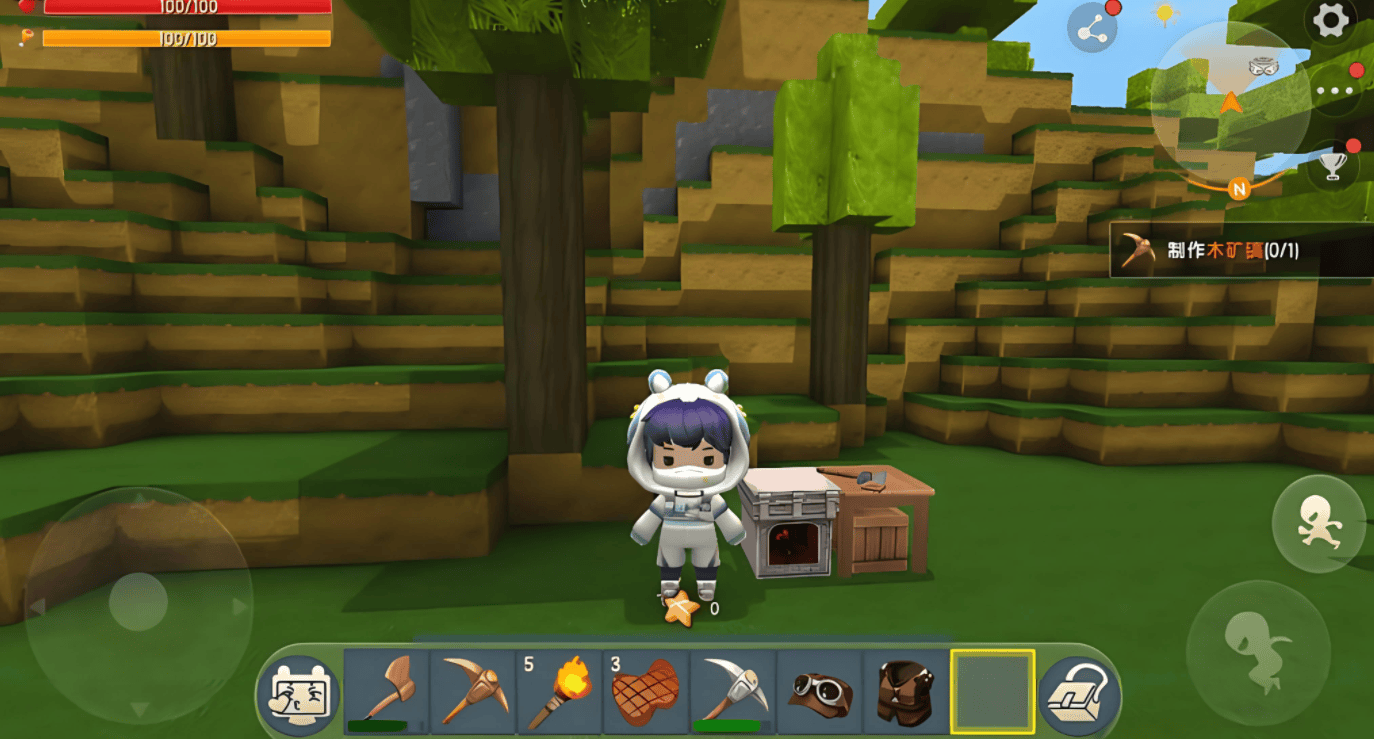Viewport: 1374px width, 739px height.
Task: Open the settings gear menu
Action: pos(1330,21)
